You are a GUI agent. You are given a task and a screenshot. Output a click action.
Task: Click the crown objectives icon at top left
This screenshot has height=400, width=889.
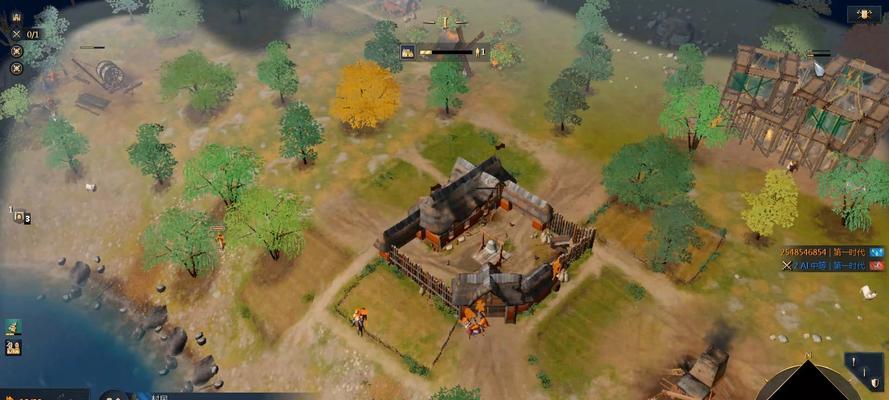coord(16,15)
